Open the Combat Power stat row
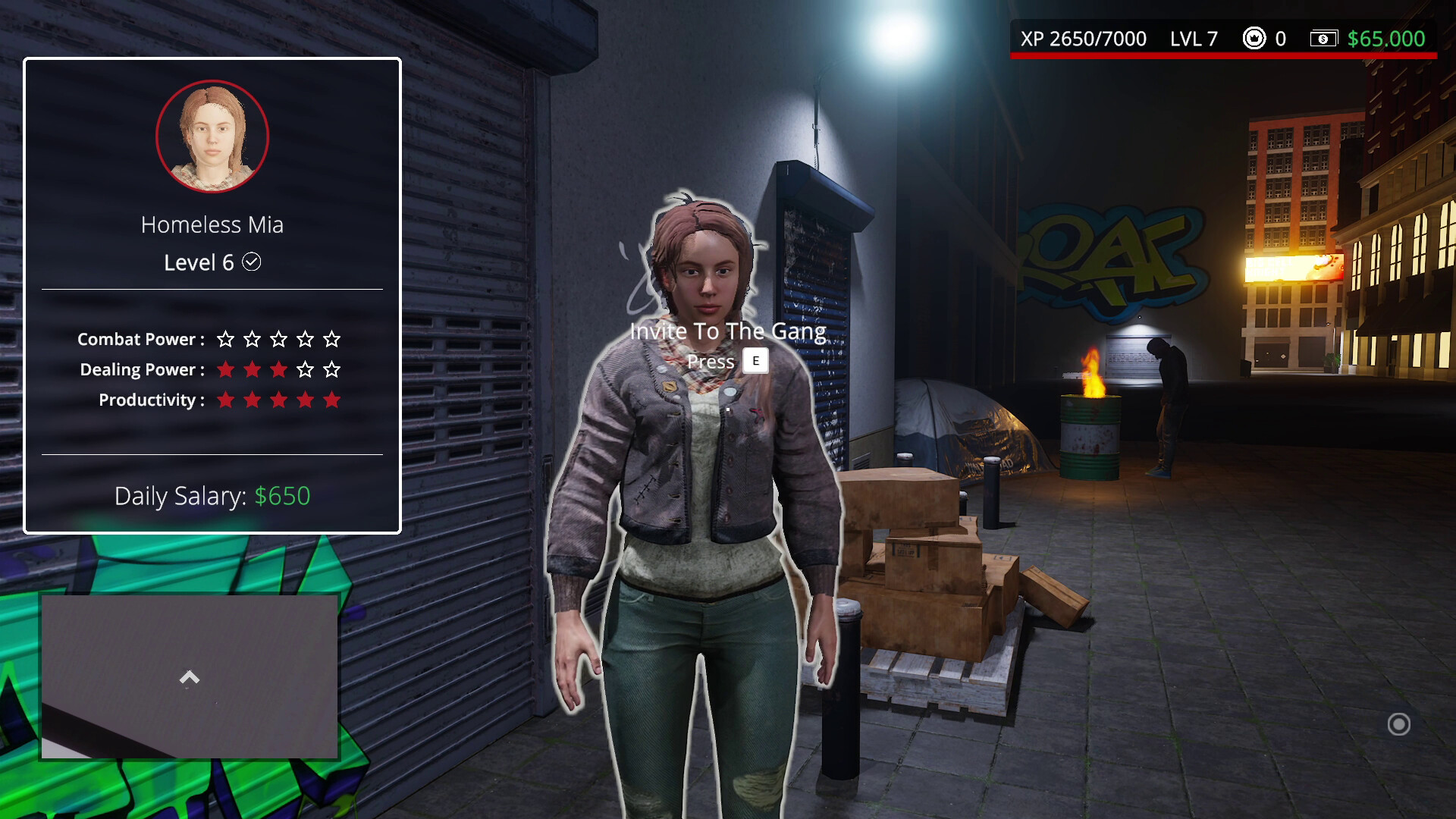 click(x=140, y=340)
